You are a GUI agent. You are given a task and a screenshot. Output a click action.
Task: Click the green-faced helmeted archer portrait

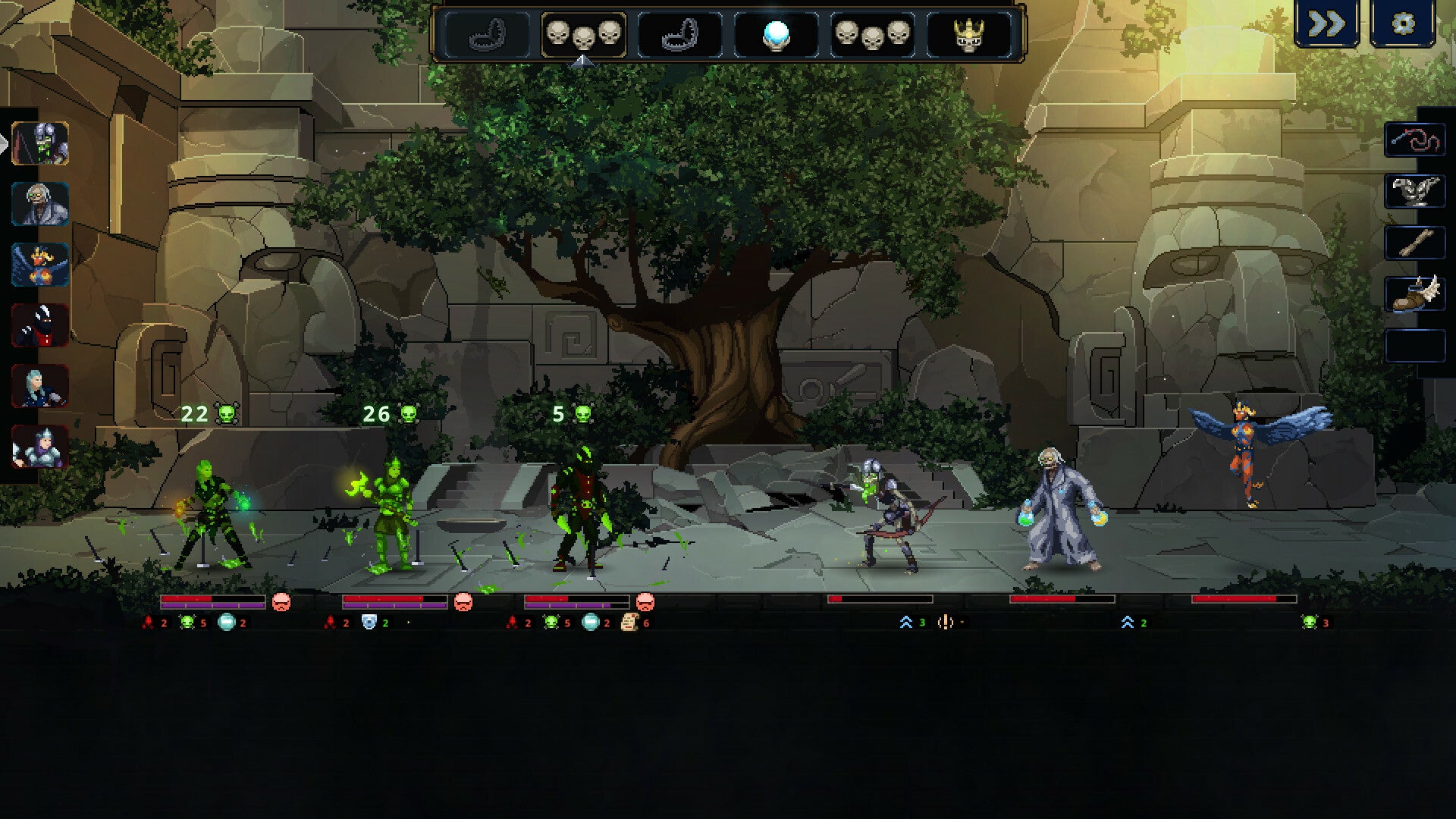pyautogui.click(x=40, y=143)
